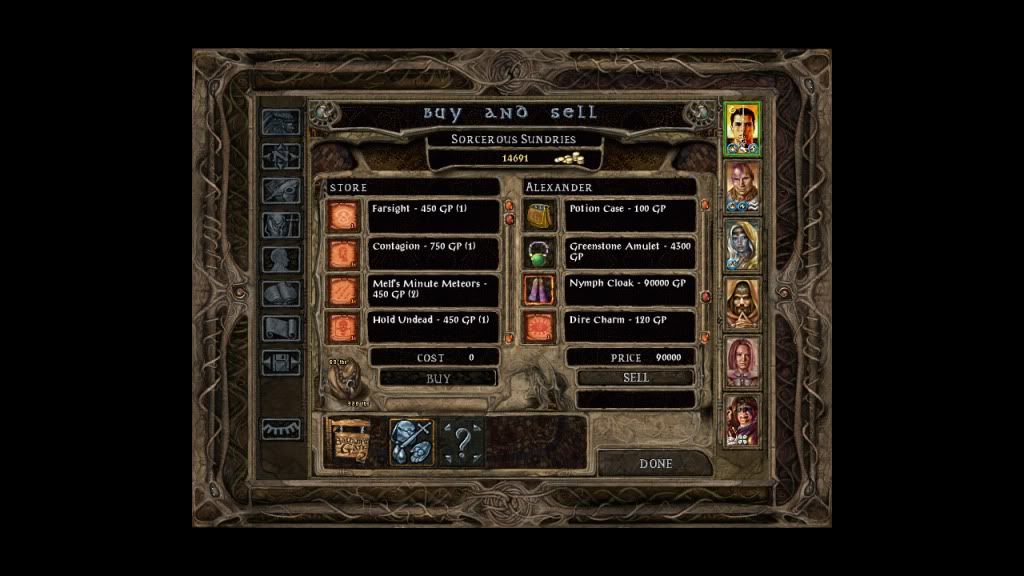This screenshot has width=1024, height=576.
Task: Select the Nymph Cloak item
Action: pyautogui.click(x=540, y=291)
